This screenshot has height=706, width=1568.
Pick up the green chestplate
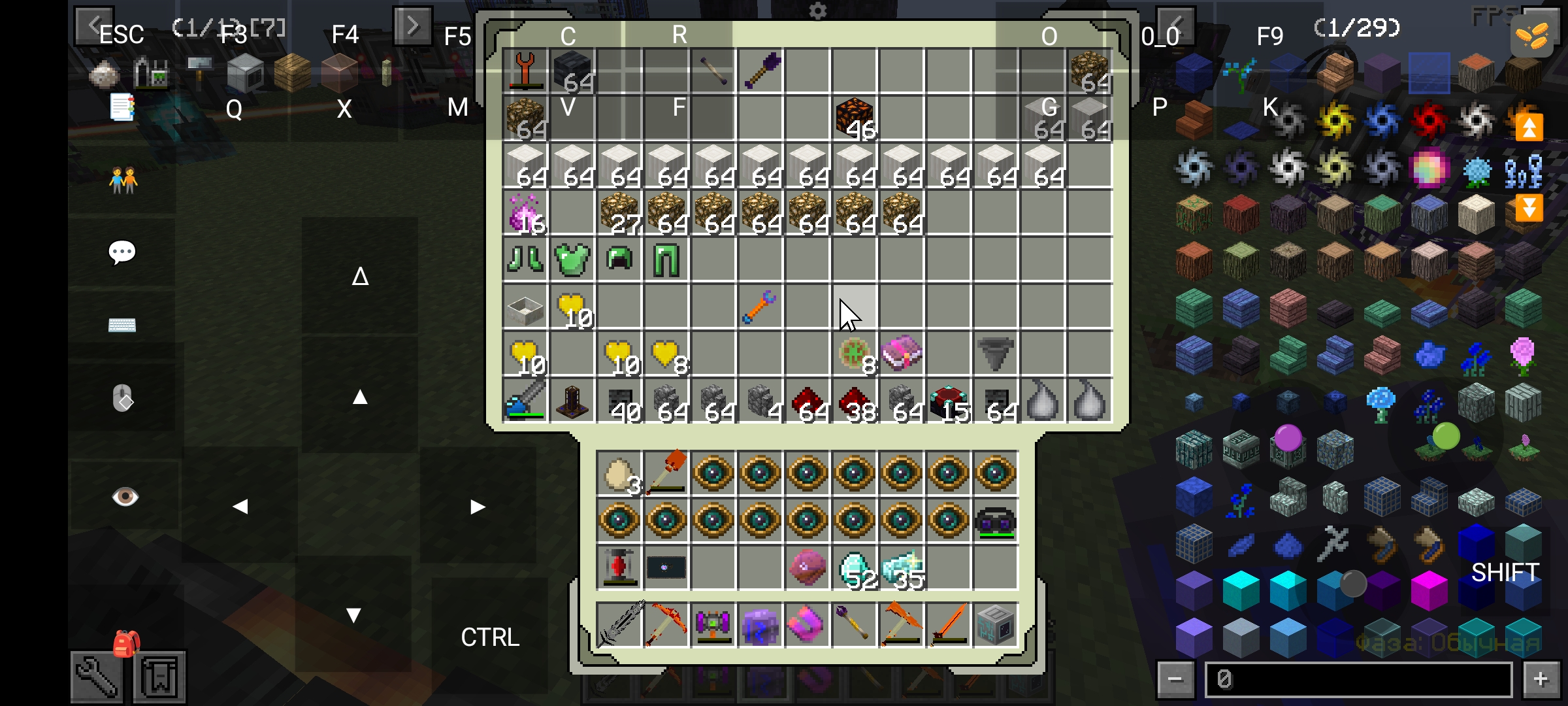click(x=572, y=259)
